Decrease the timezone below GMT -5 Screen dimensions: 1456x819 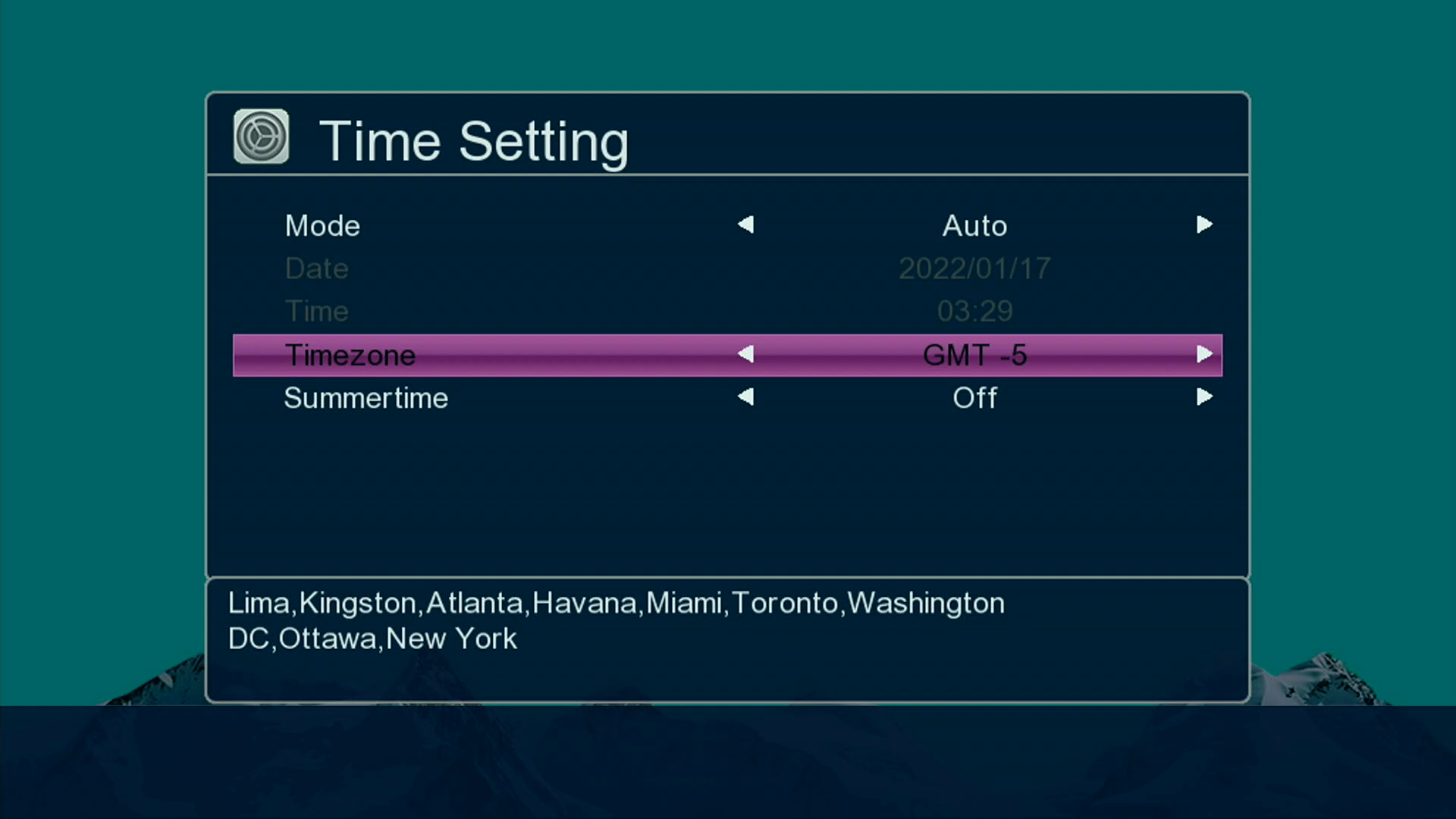click(x=746, y=354)
